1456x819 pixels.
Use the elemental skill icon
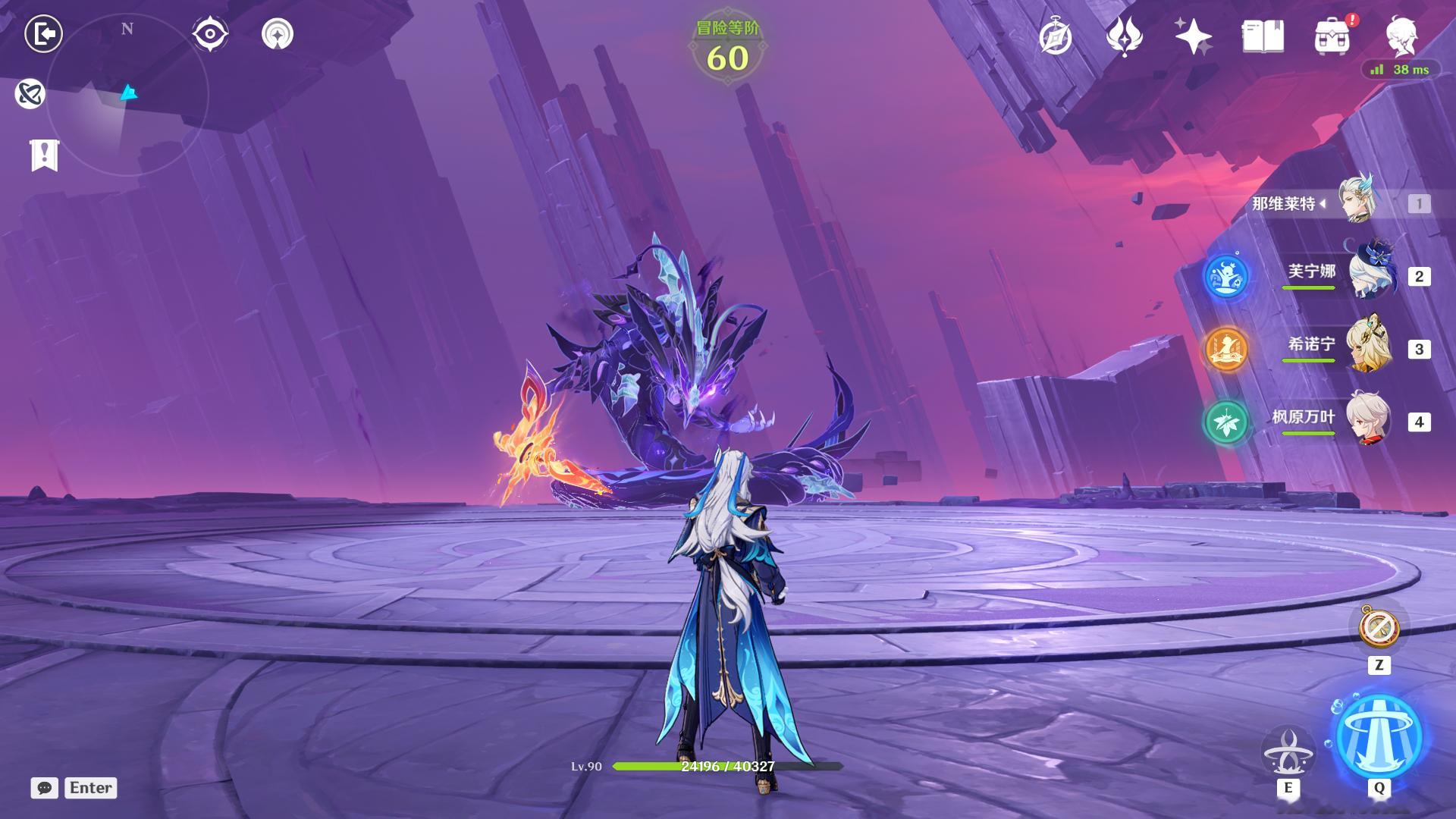pos(1288,751)
